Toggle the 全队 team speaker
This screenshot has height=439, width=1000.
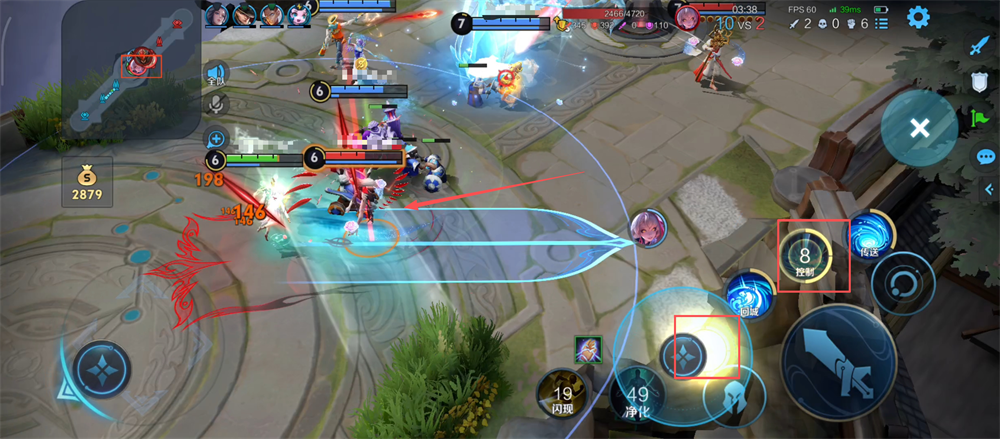[215, 74]
